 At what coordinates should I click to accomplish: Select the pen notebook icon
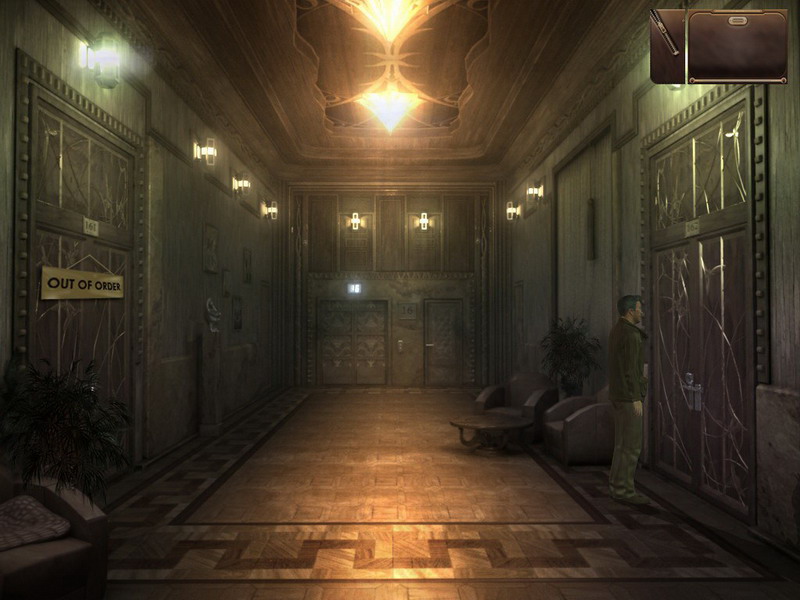point(666,46)
